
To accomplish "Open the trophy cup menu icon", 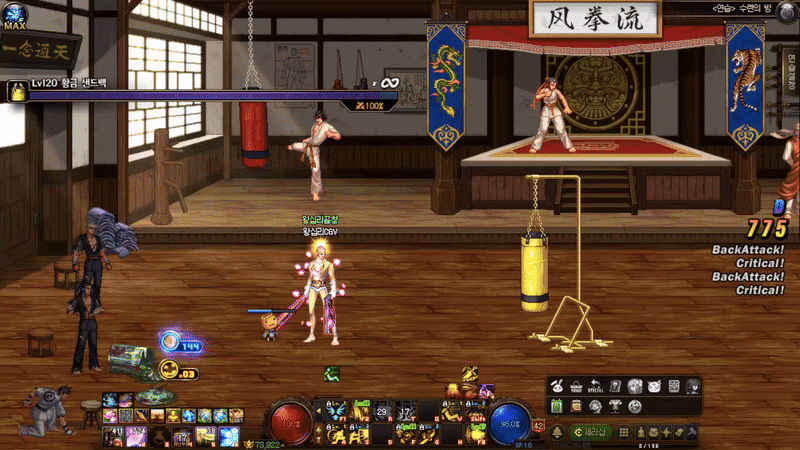I will tap(615, 406).
